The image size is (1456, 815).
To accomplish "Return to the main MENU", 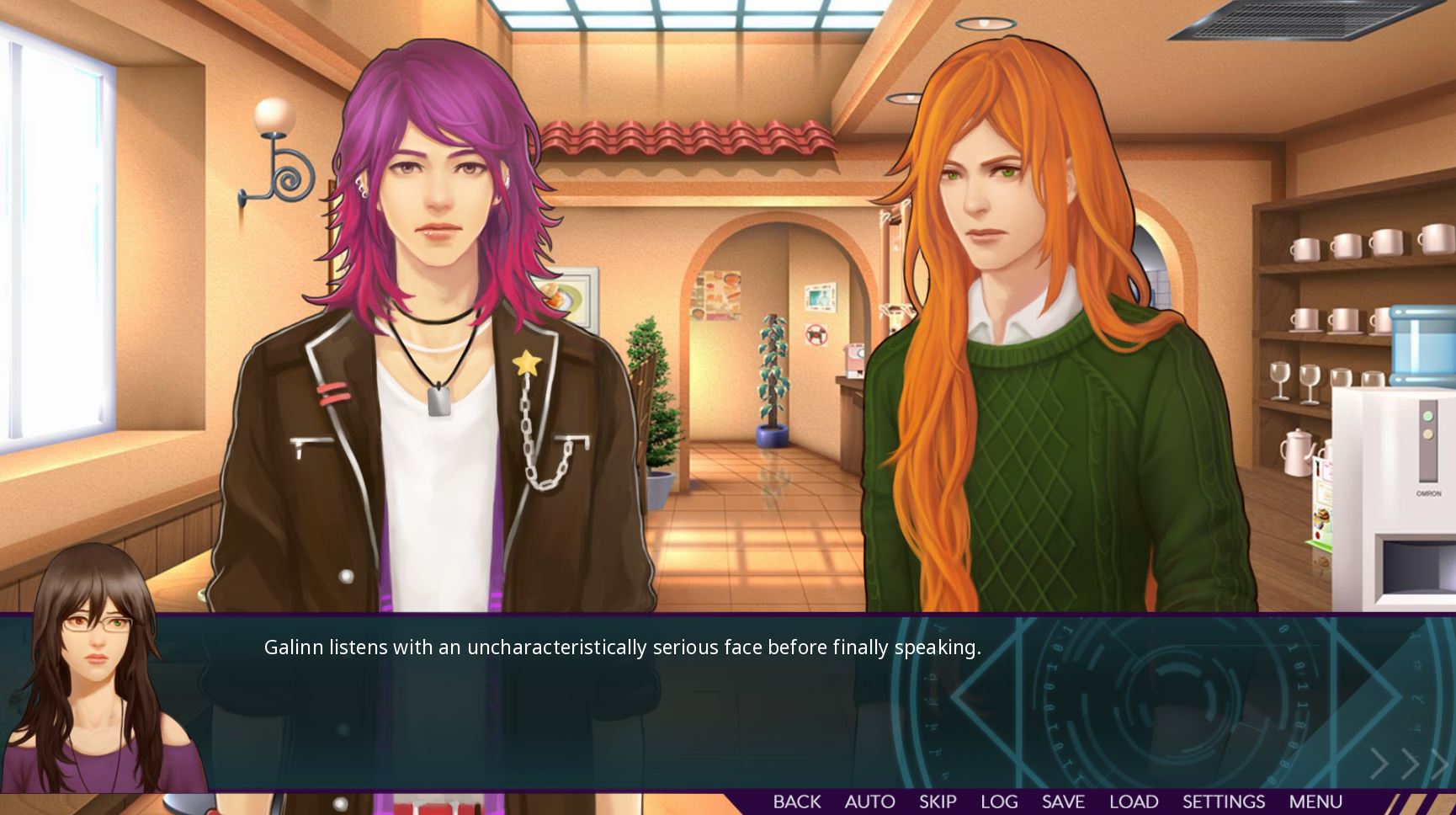I will [x=1317, y=802].
